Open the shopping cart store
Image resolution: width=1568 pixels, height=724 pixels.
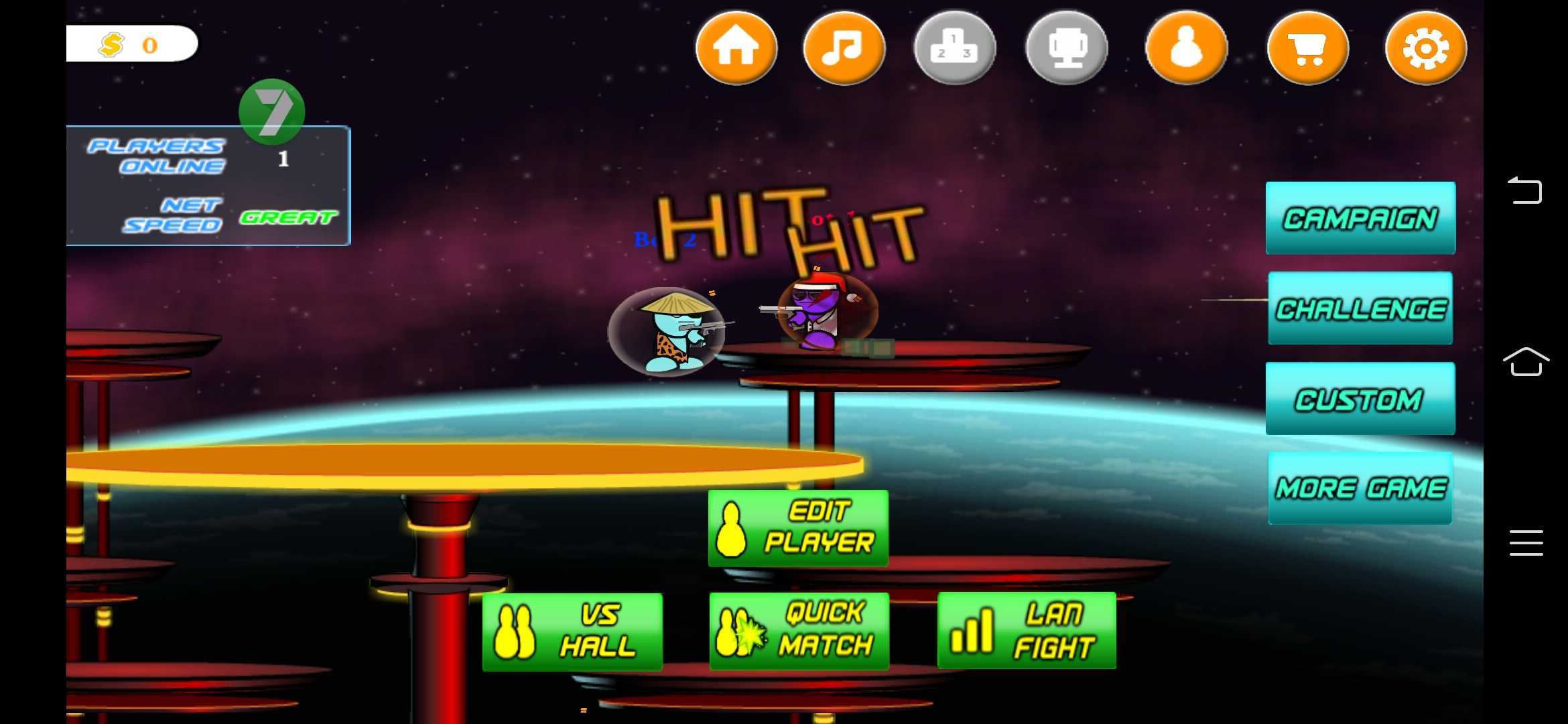[1308, 48]
